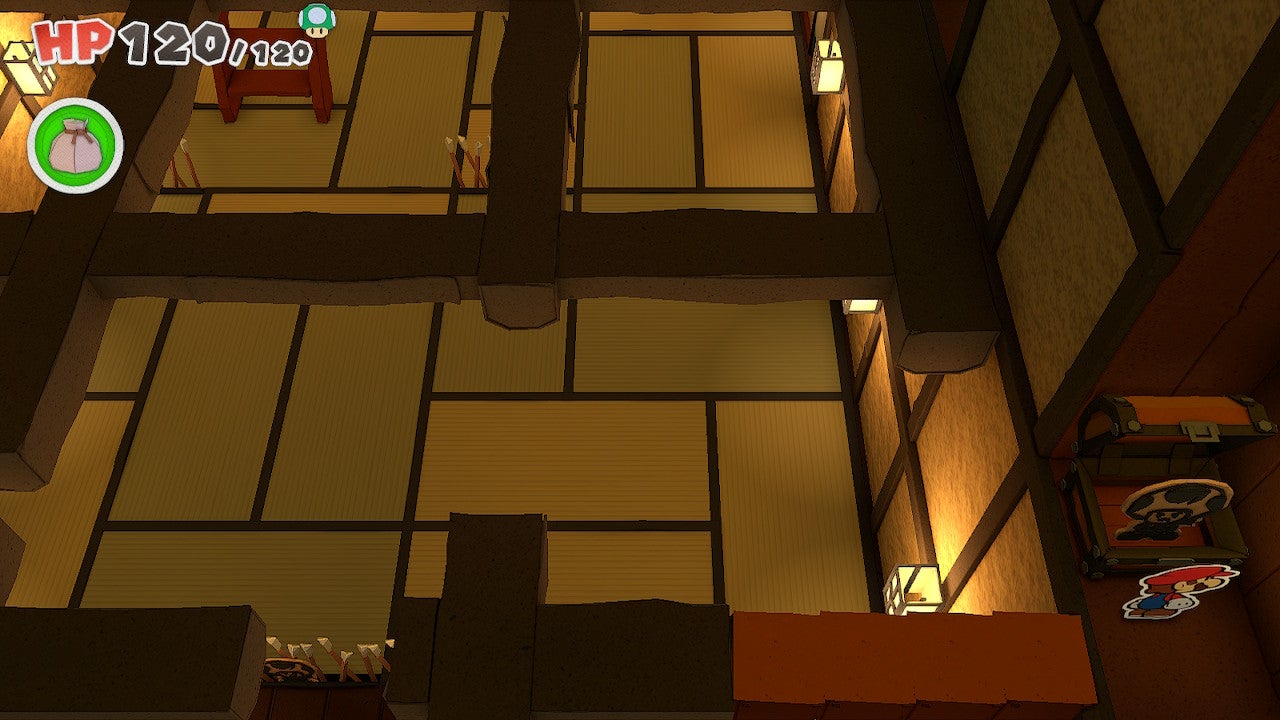1280x720 pixels.
Task: Click the red HP label
Action: (x=73, y=42)
